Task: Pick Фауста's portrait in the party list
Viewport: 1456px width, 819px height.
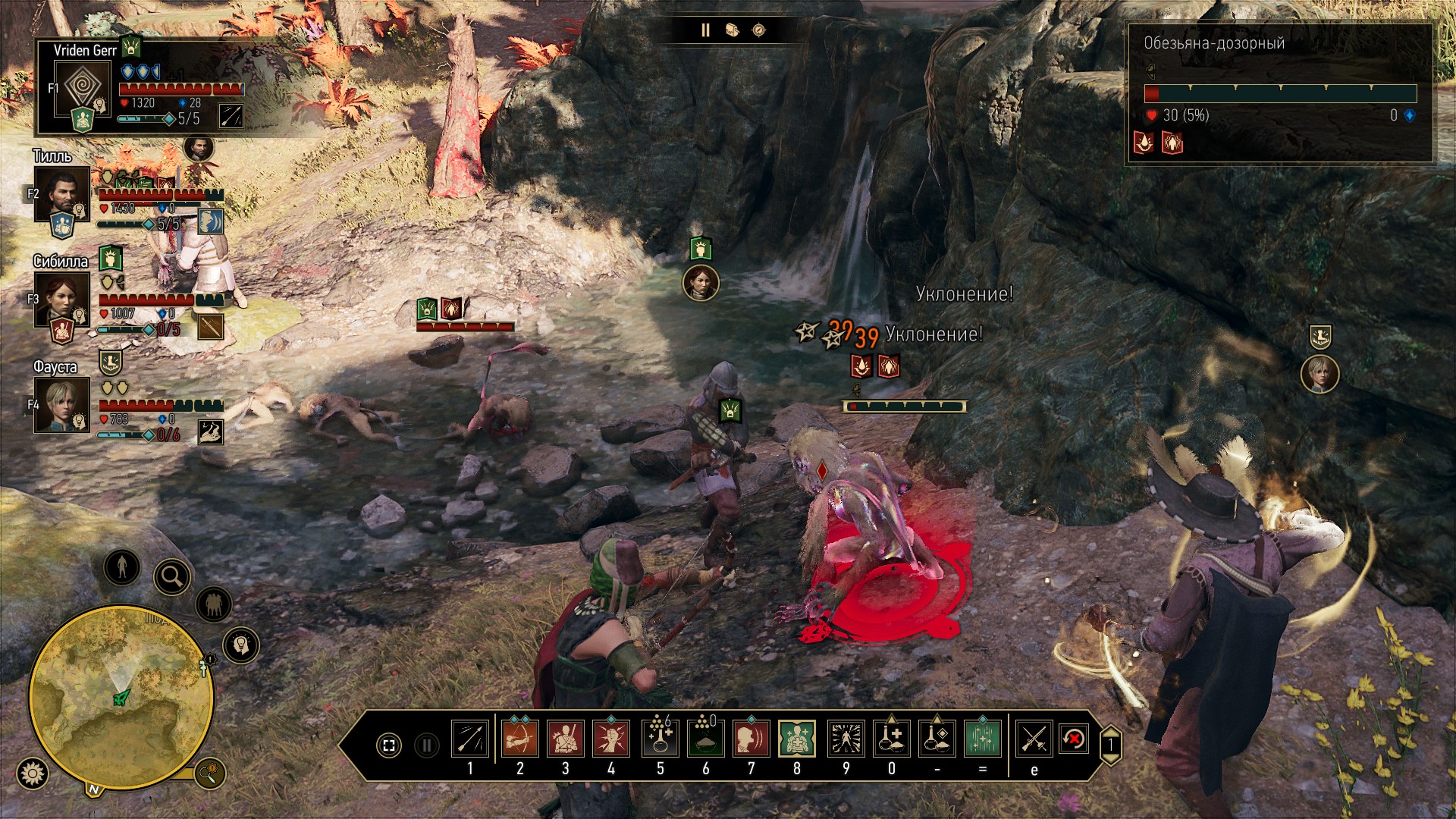Action: coord(61,405)
